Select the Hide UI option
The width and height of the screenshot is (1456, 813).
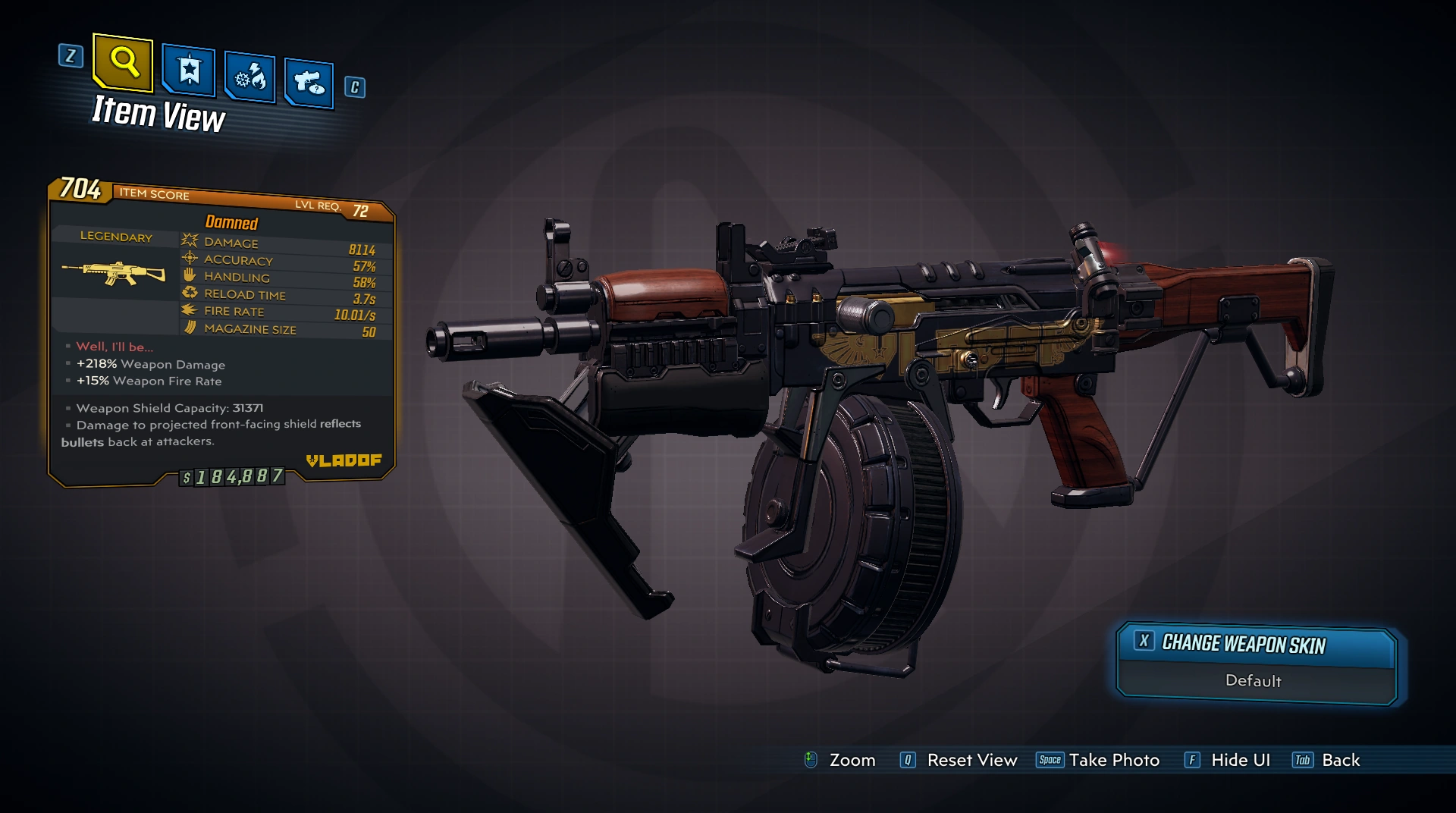coord(1228,760)
